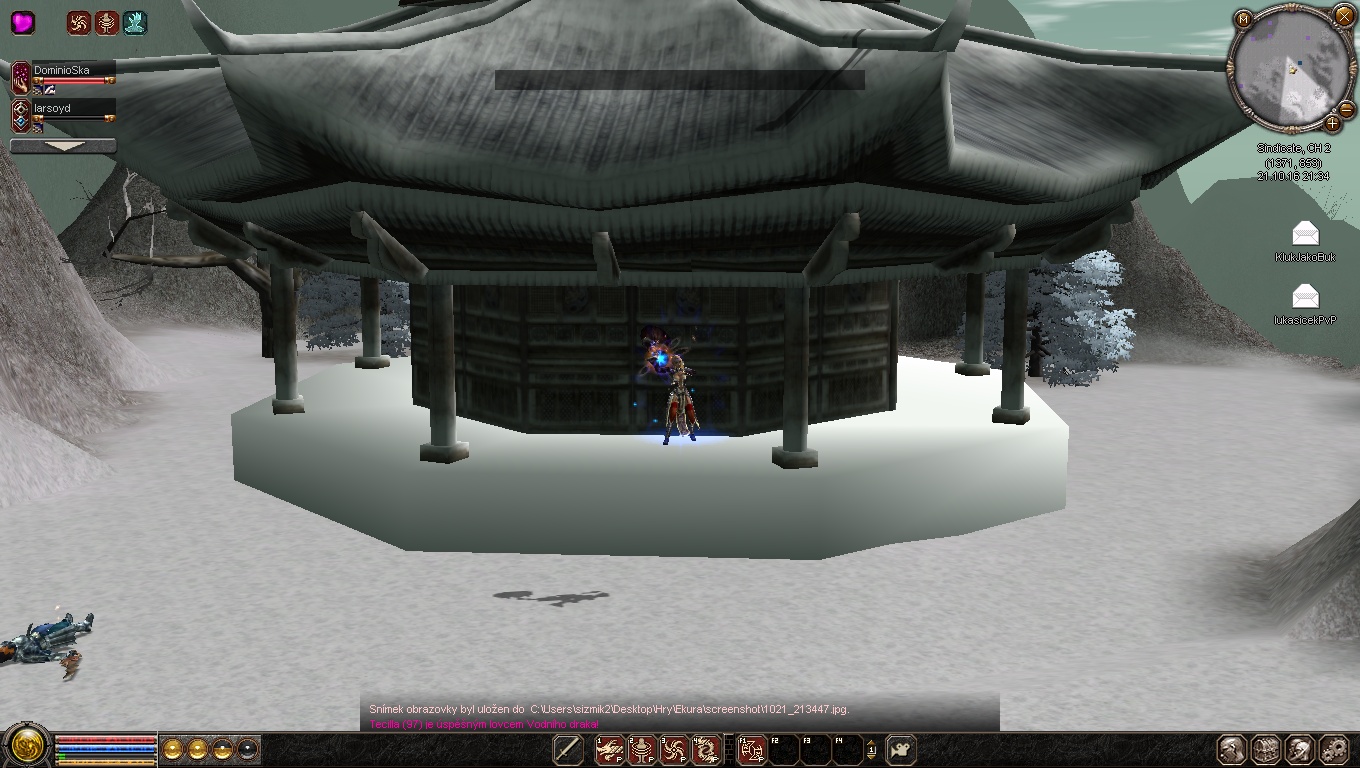Screen dimensions: 1360x768
Task: Expand the party list arrow button
Action: coord(63,146)
